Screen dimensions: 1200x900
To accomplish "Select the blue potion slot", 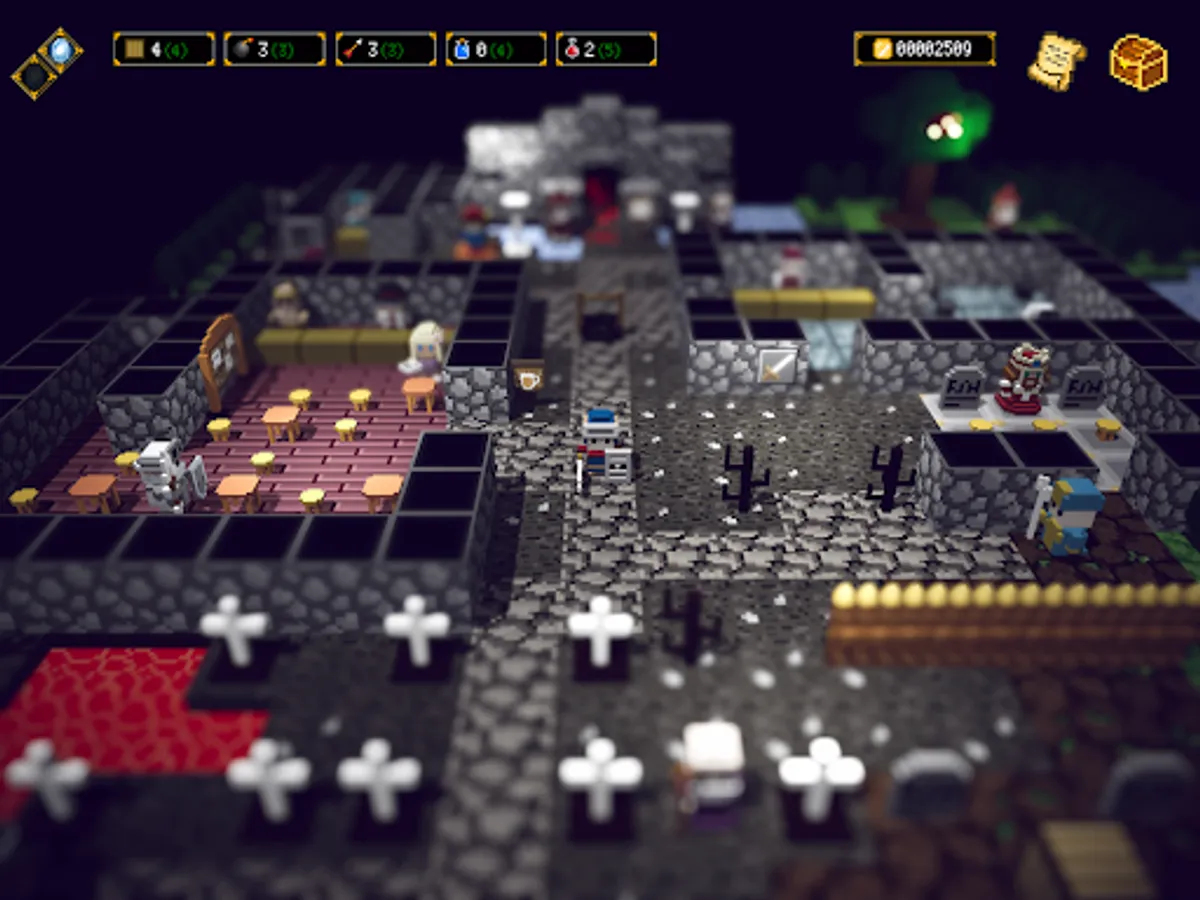I will pyautogui.click(x=496, y=49).
